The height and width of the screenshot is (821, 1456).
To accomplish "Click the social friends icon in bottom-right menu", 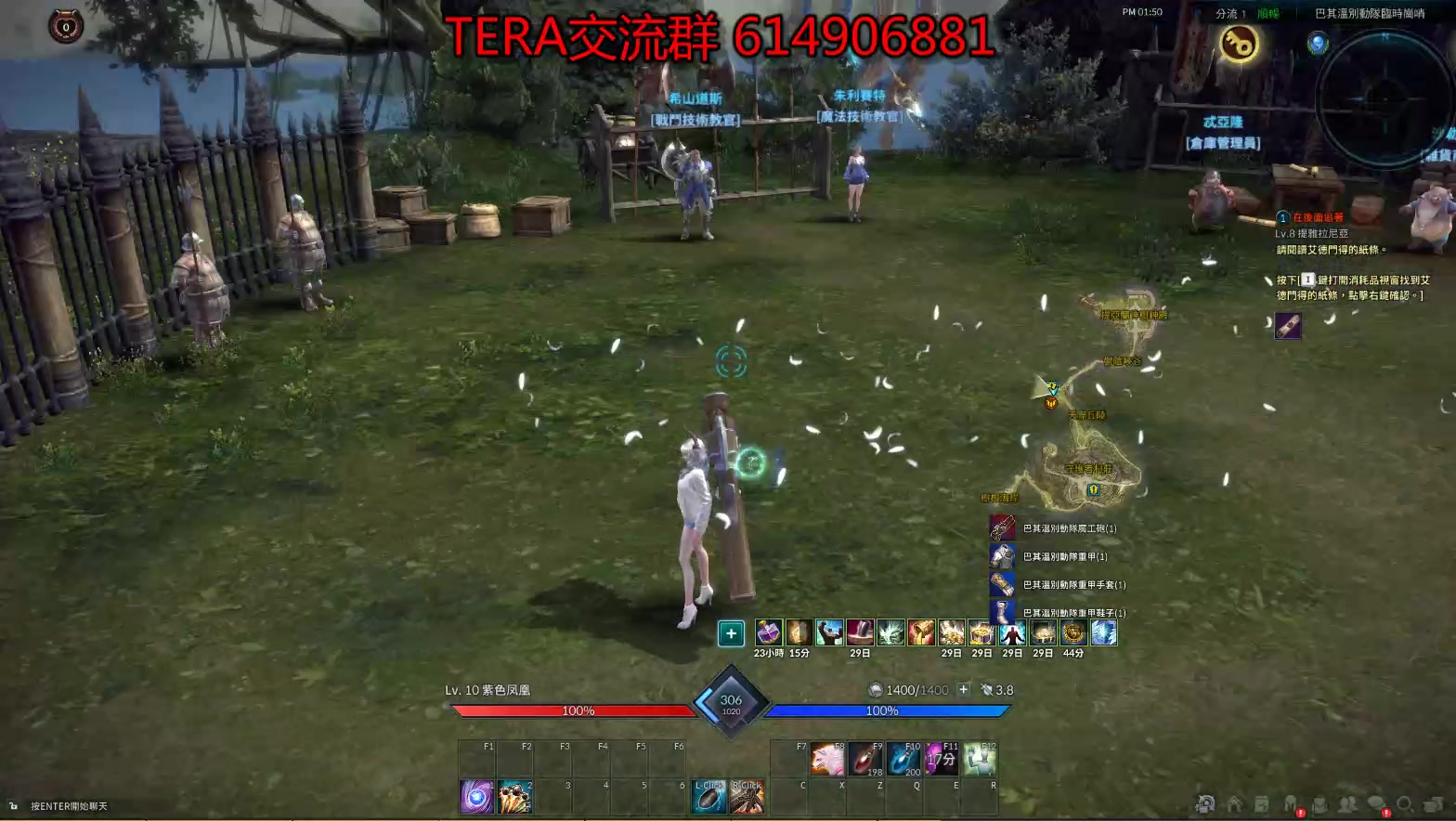I will 1347,802.
